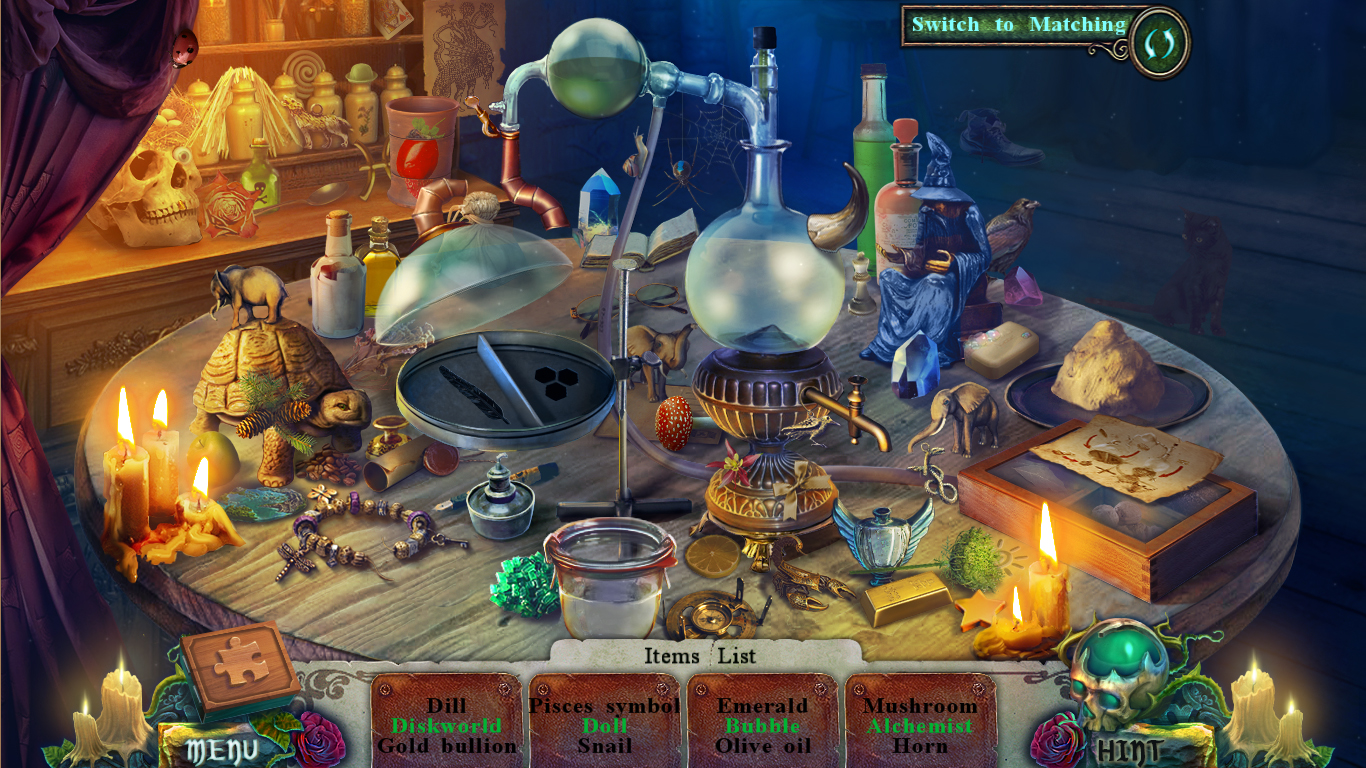
Task: Toggle the circular arrows swap icon
Action: [x=1160, y=43]
